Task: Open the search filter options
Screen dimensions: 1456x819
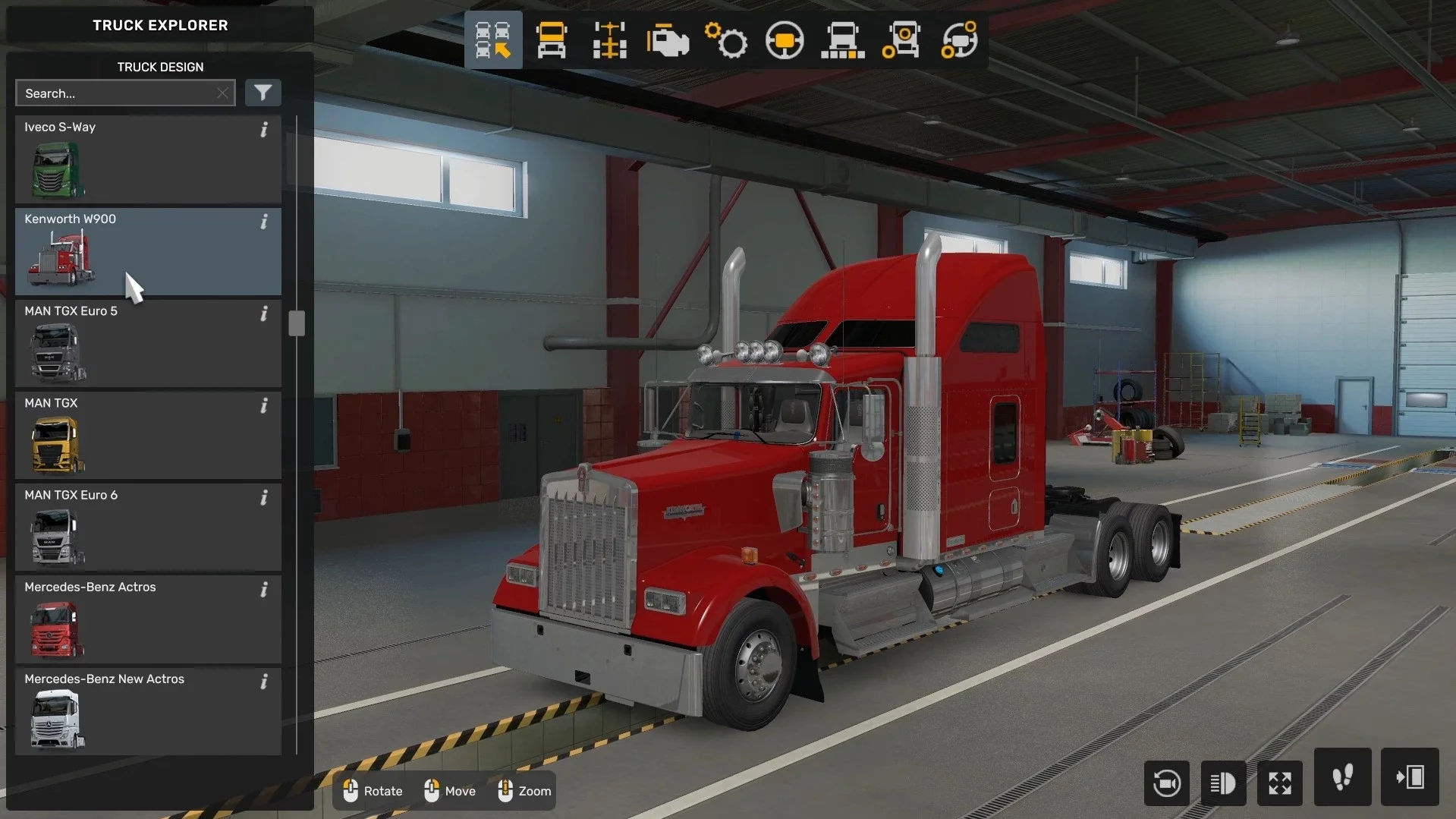Action: click(x=263, y=93)
